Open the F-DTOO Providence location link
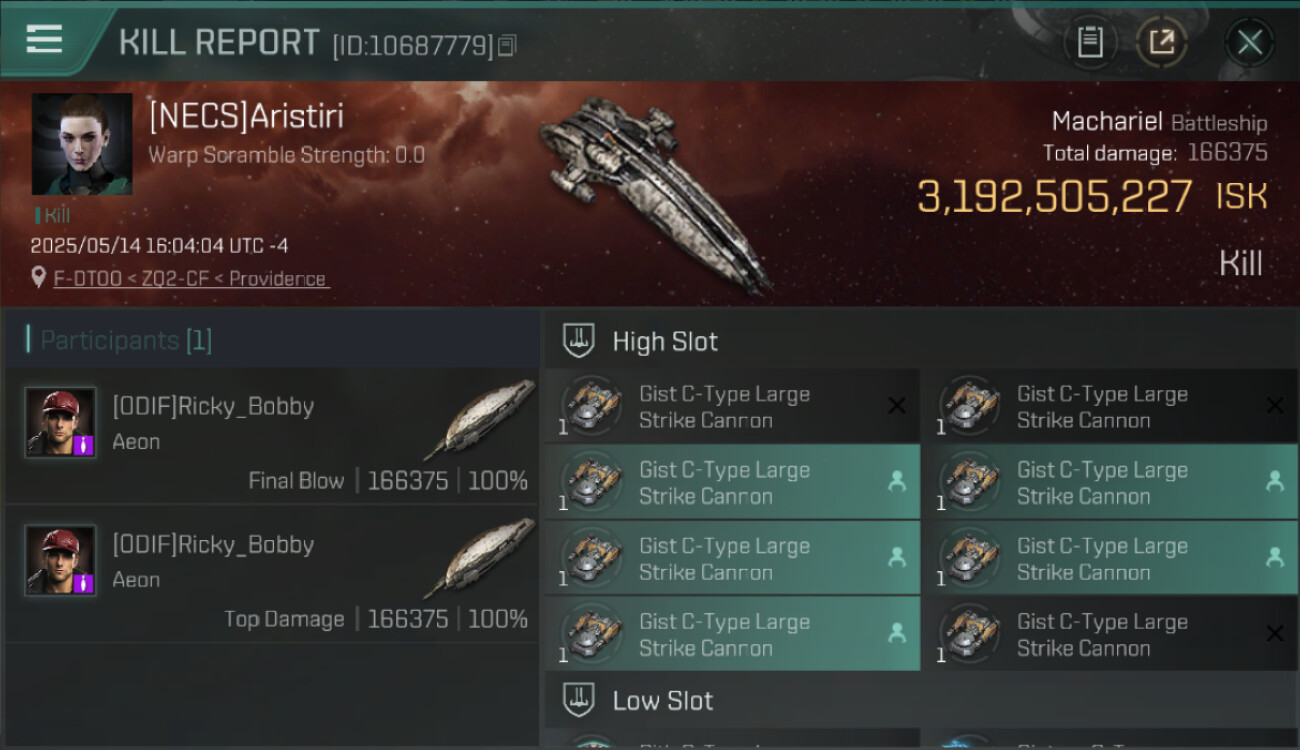 point(190,279)
